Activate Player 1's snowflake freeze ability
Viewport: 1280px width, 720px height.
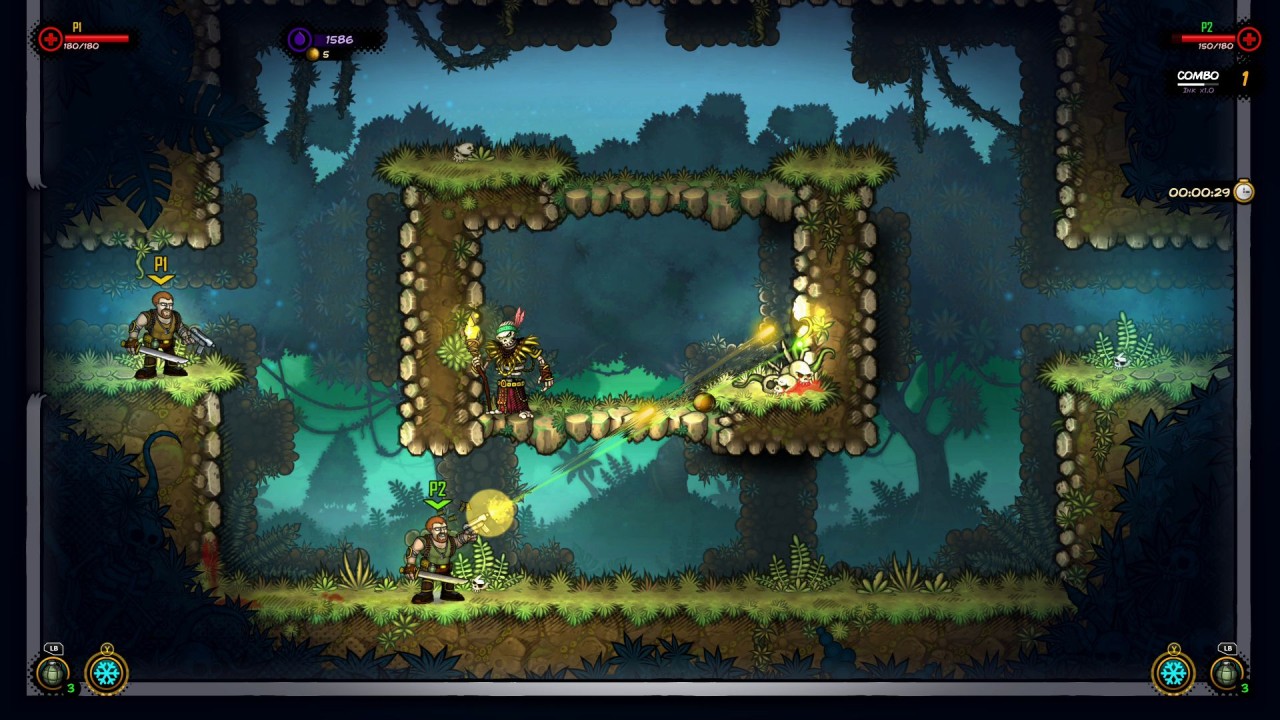tap(106, 672)
